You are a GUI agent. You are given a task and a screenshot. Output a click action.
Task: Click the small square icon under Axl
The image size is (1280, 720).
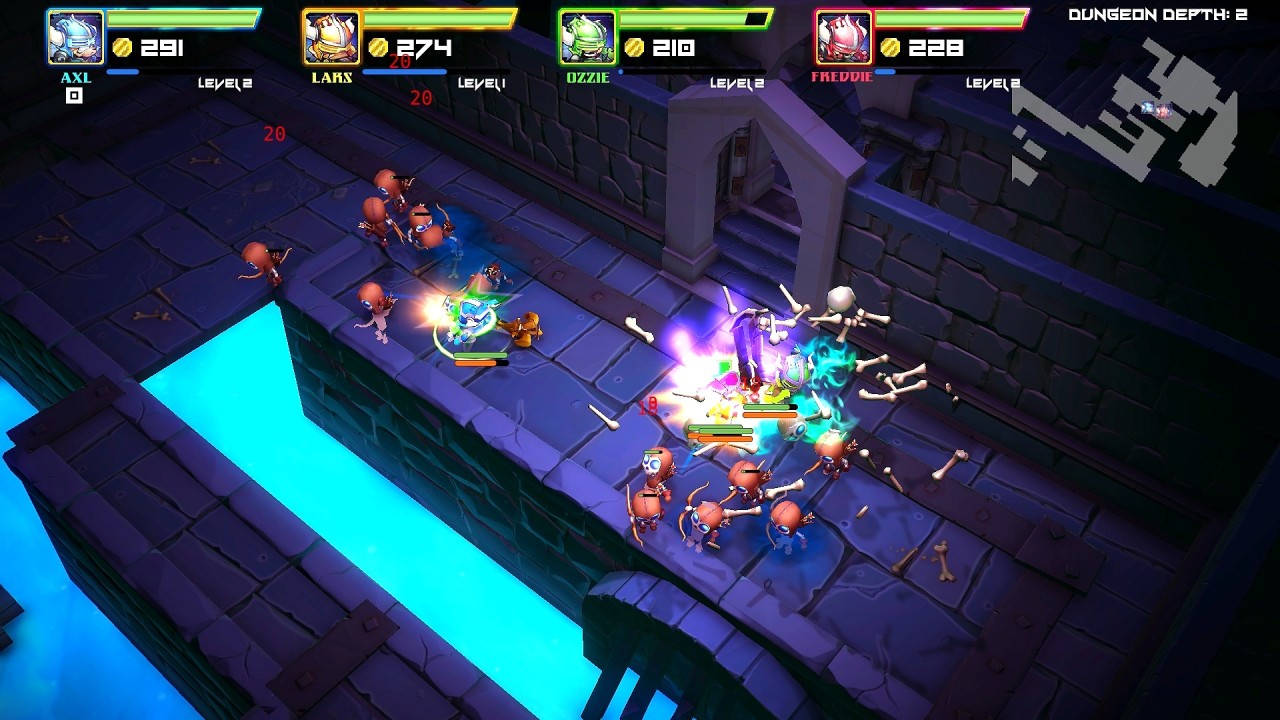point(74,96)
